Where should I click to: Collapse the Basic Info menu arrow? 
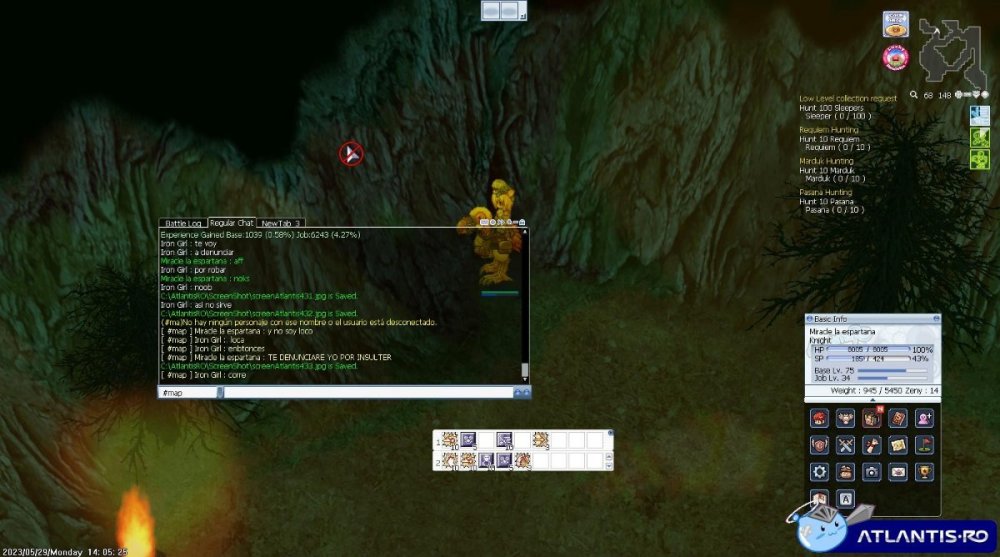[x=873, y=400]
